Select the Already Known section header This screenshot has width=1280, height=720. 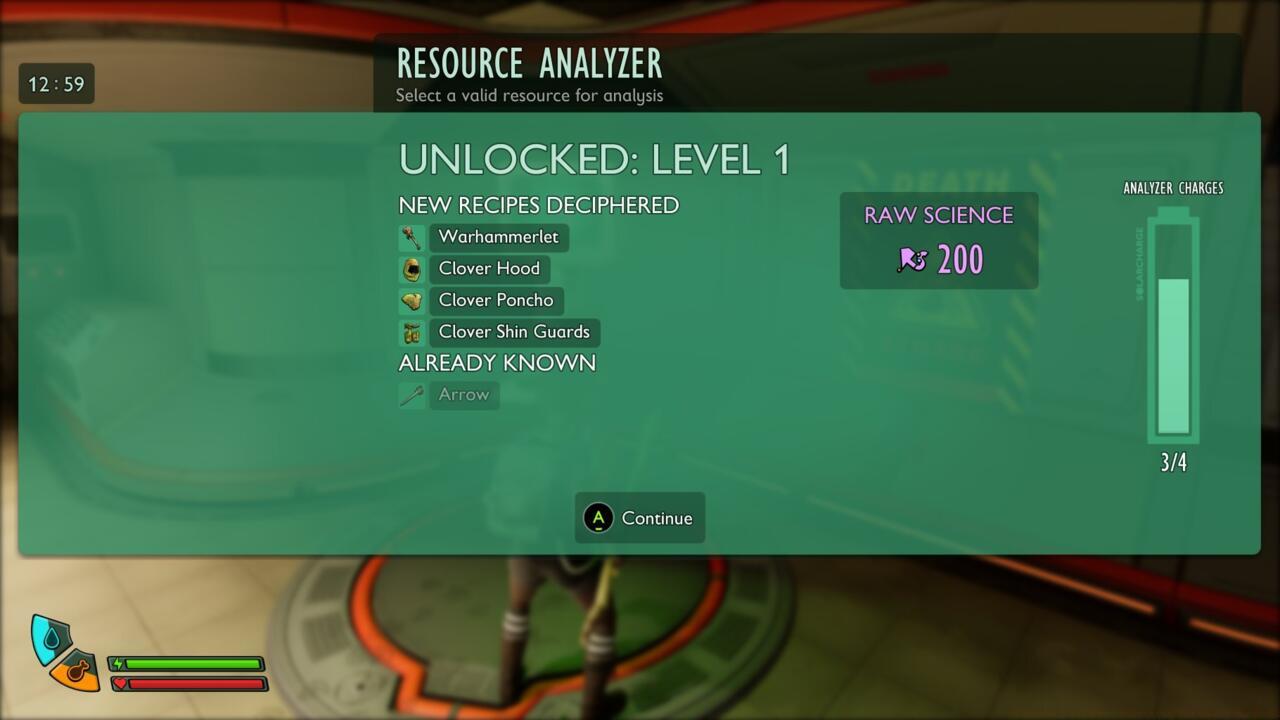pyautogui.click(x=496, y=363)
